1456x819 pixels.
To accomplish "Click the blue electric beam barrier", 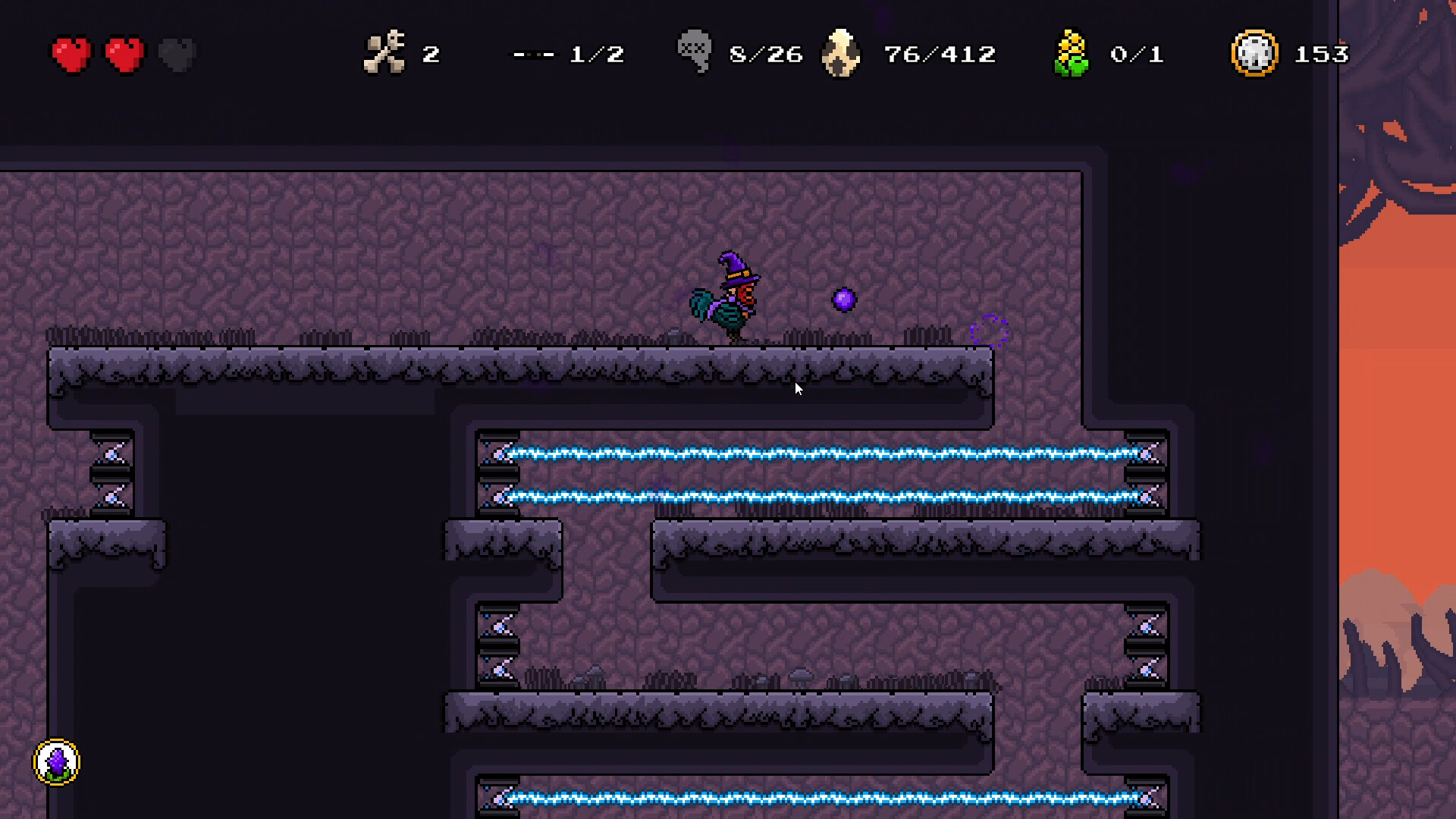I will coord(819,453).
